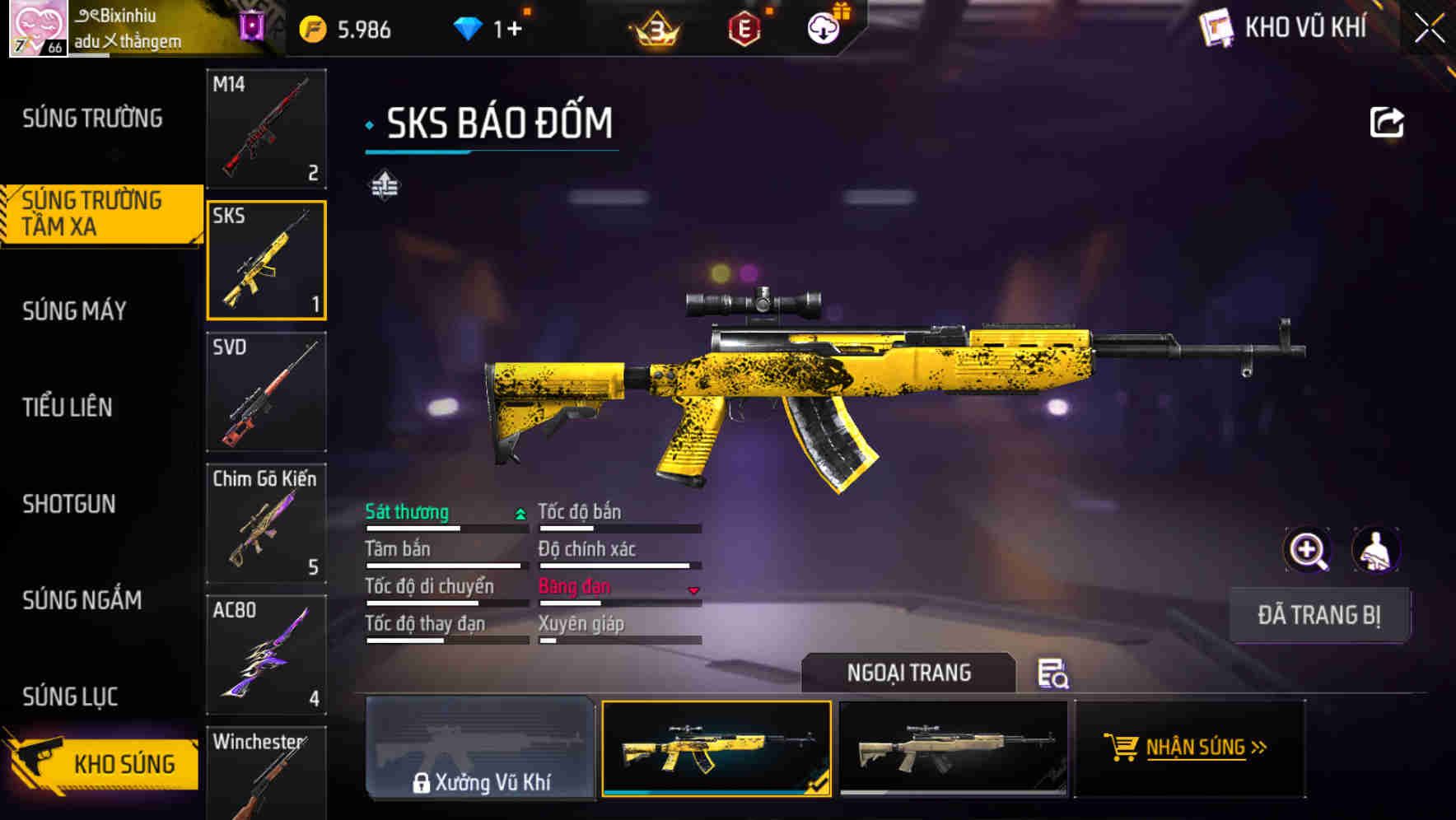Share the SKS Báo Đốm weapon
This screenshot has height=820, width=1456.
pos(1386,120)
